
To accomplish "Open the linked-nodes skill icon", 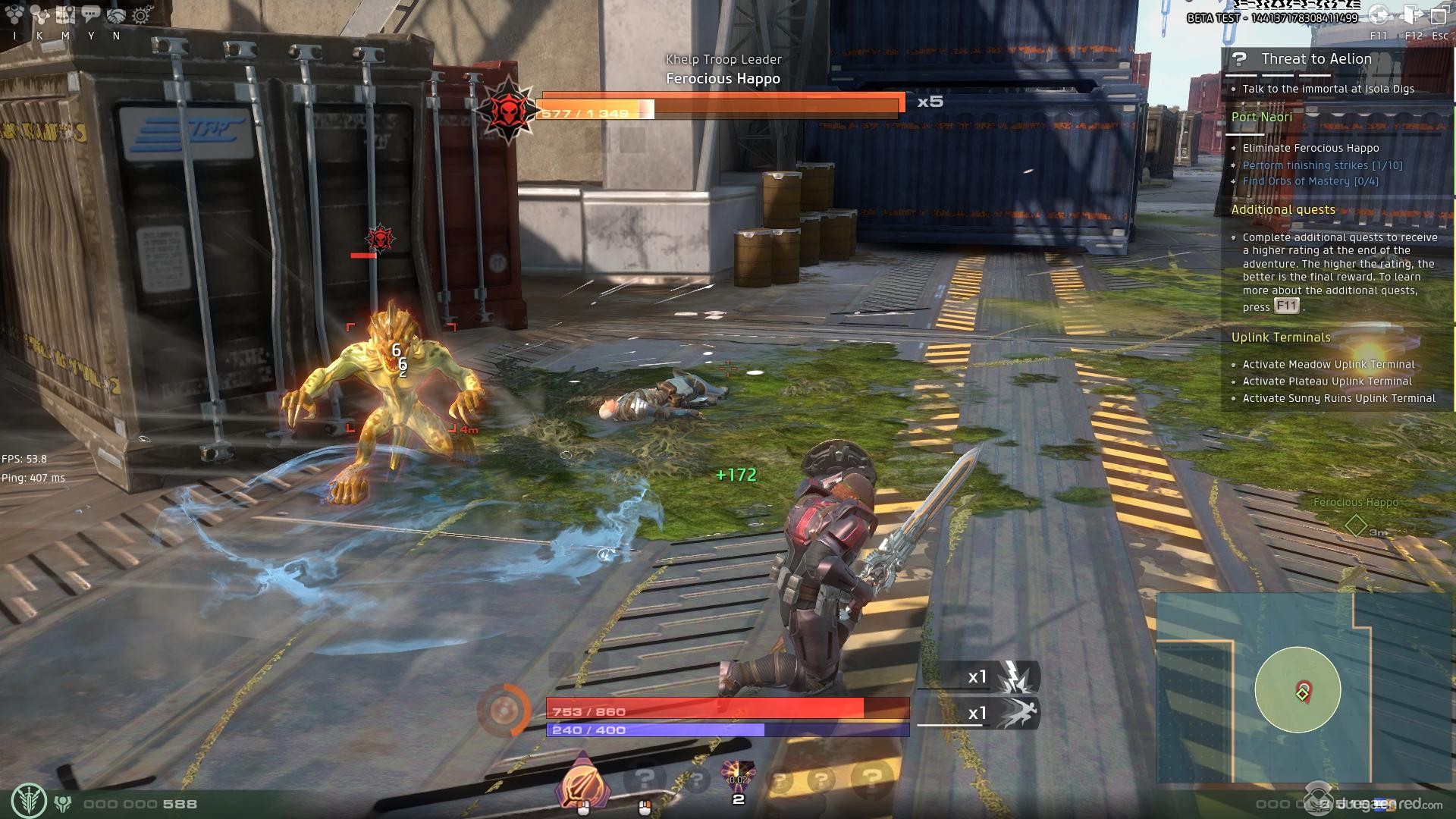I will click(39, 14).
